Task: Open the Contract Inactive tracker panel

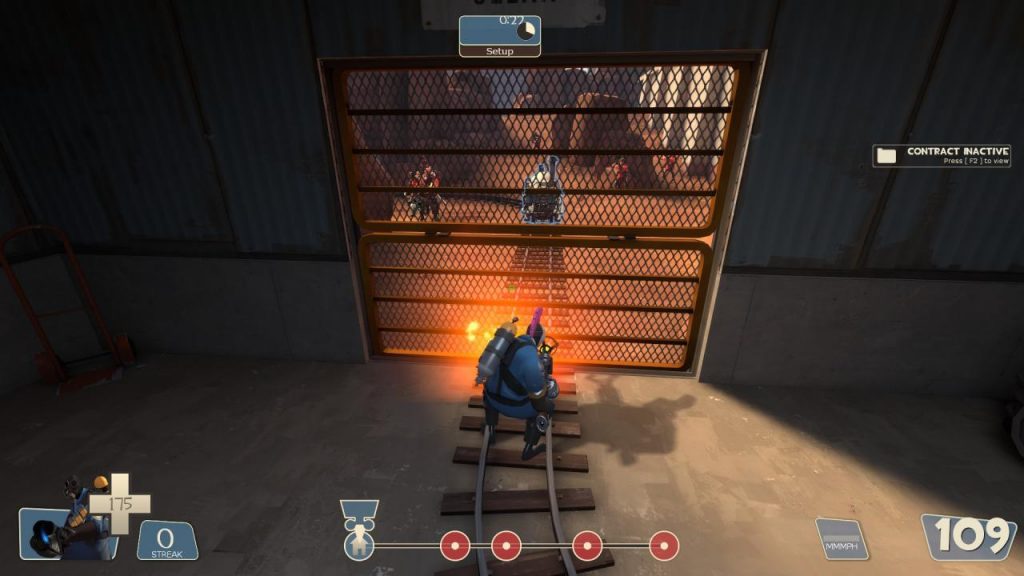Action: [x=941, y=156]
